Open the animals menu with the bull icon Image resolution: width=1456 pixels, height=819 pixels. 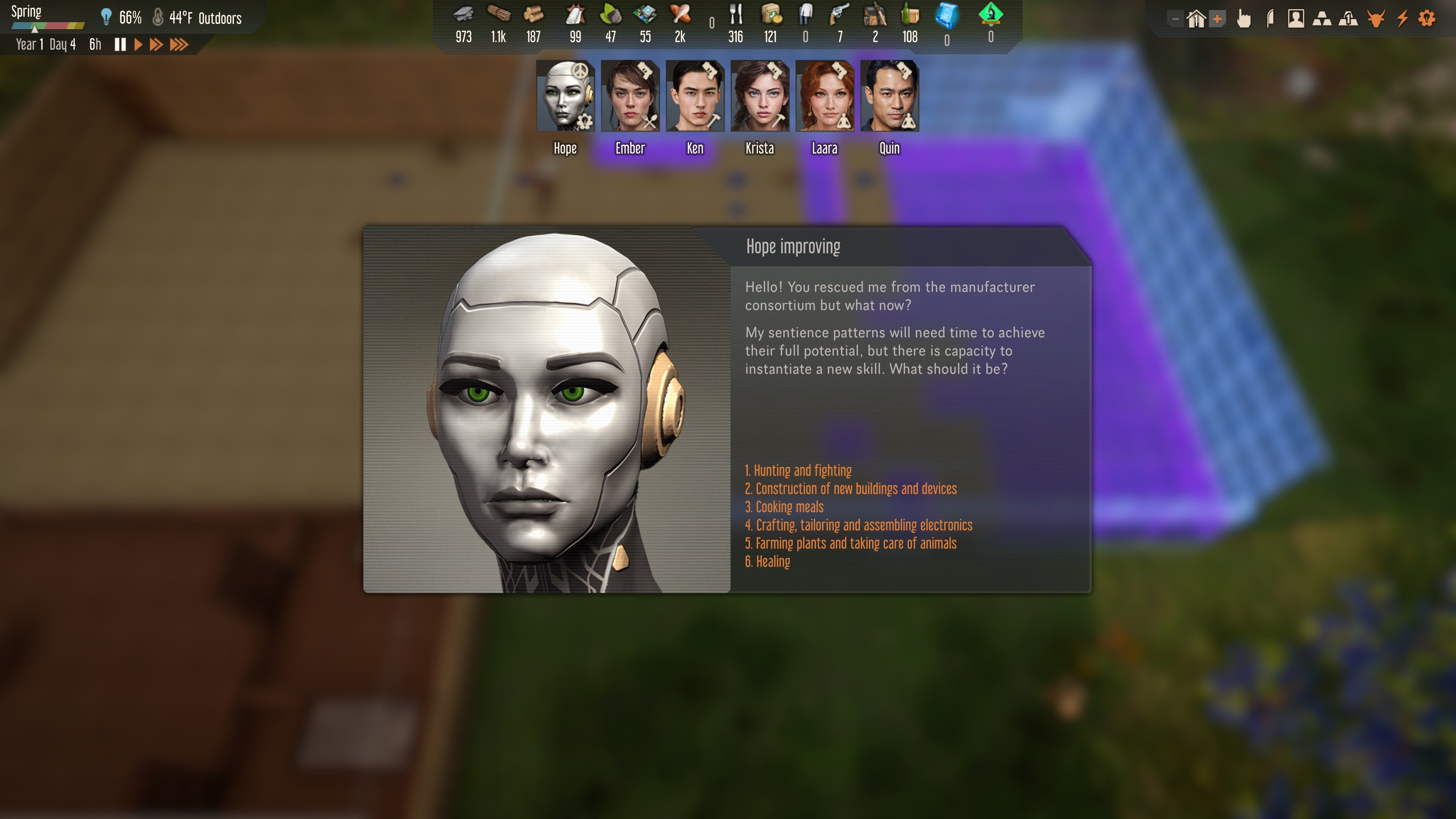pos(1376,19)
